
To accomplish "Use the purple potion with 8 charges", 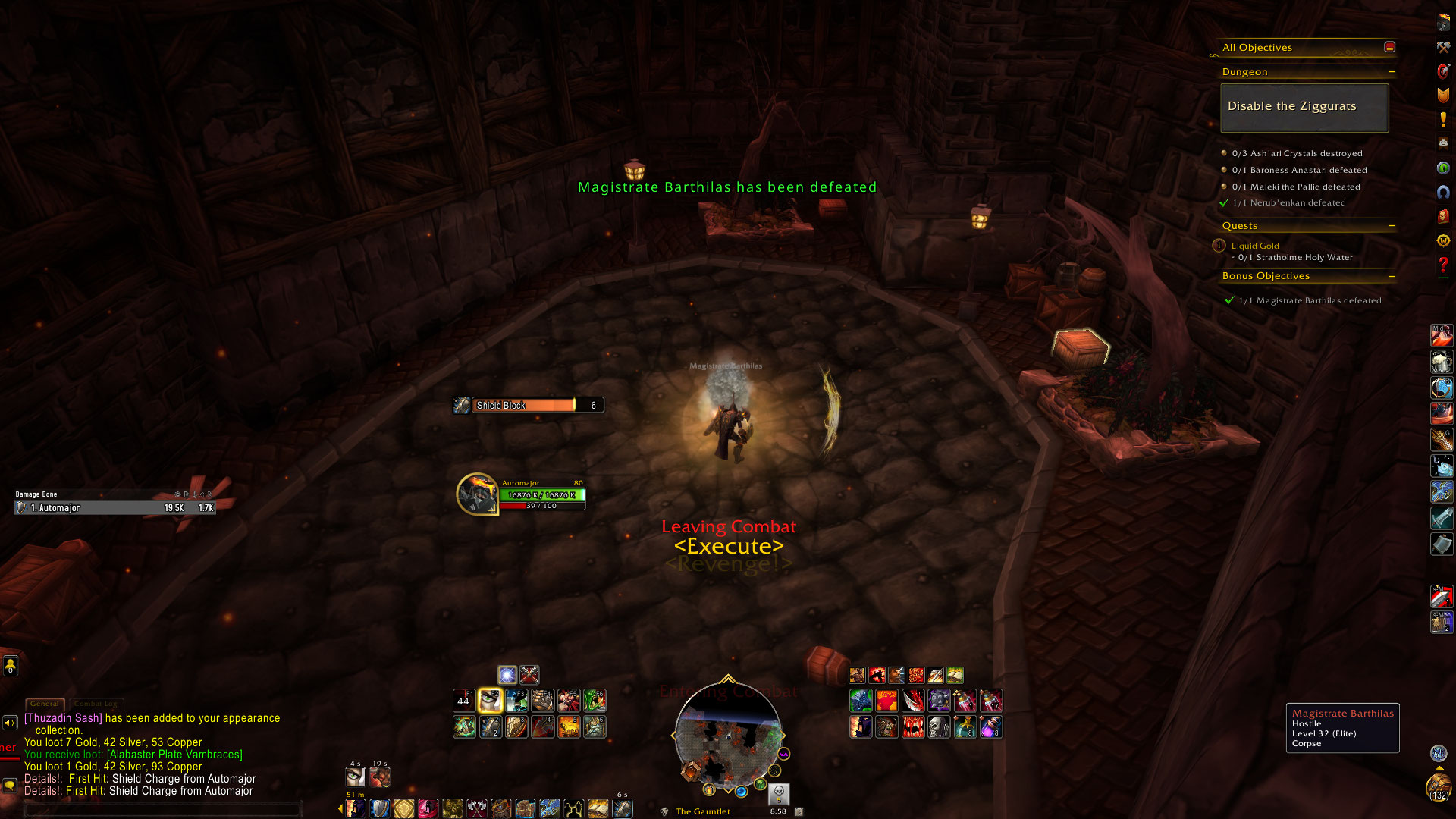I will [x=990, y=727].
